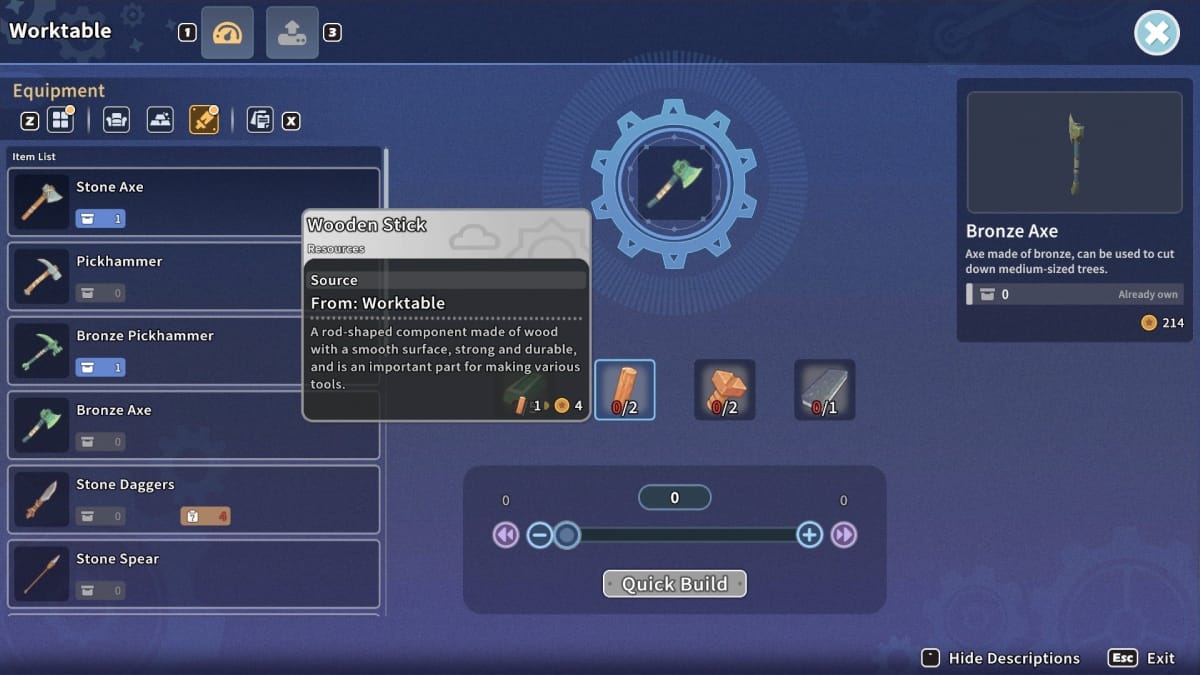The image size is (1200, 675).
Task: Decrease build quantity with the minus button
Action: tap(540, 535)
